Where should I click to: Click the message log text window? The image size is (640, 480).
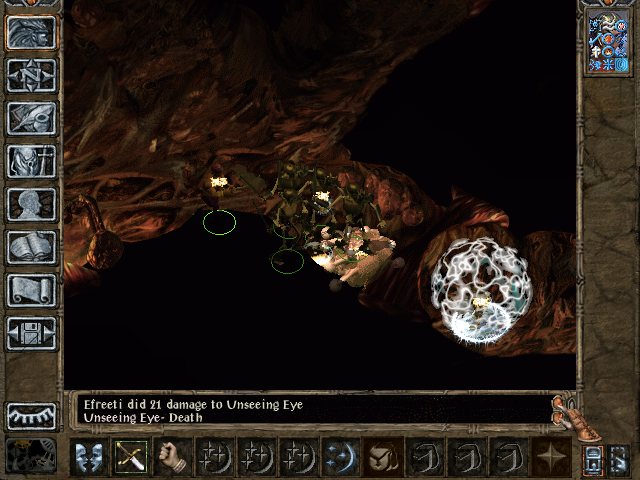310,411
